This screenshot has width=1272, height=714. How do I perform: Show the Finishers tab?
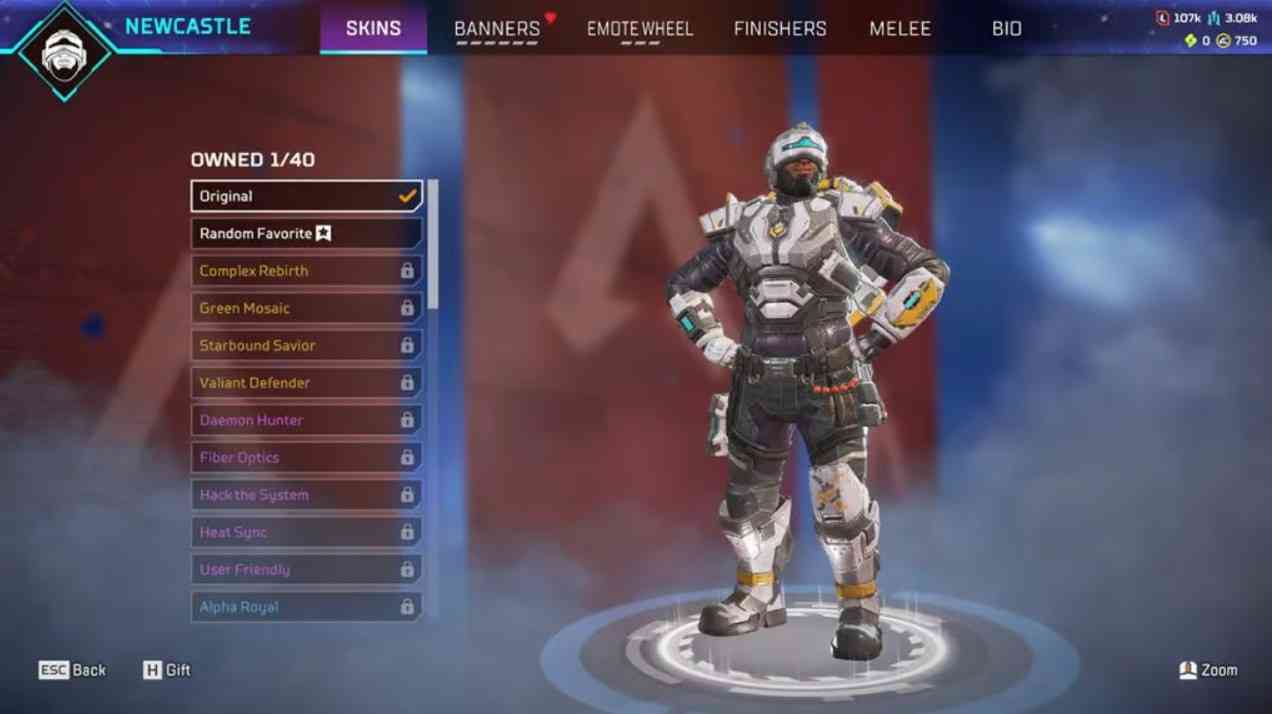pyautogui.click(x=780, y=29)
